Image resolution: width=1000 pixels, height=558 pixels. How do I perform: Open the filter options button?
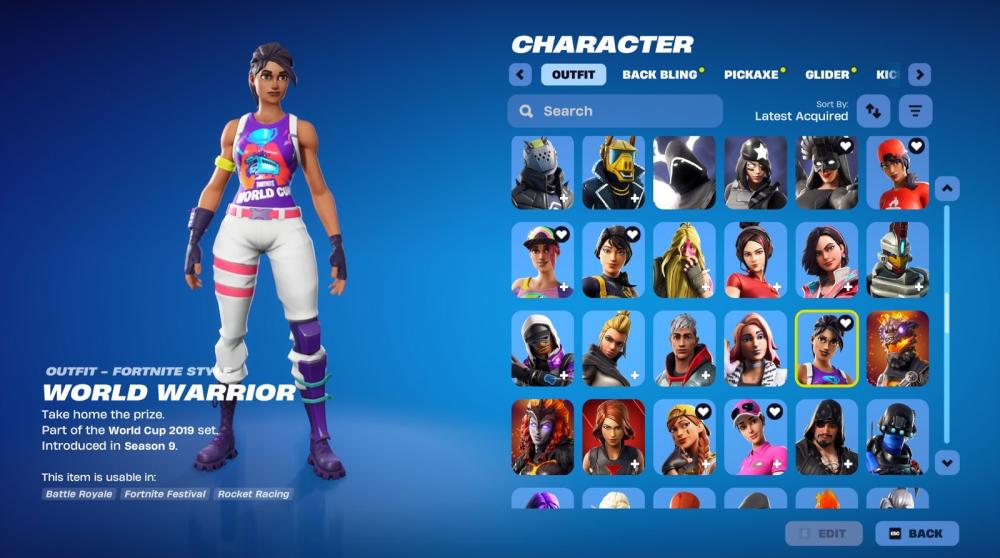pos(914,111)
